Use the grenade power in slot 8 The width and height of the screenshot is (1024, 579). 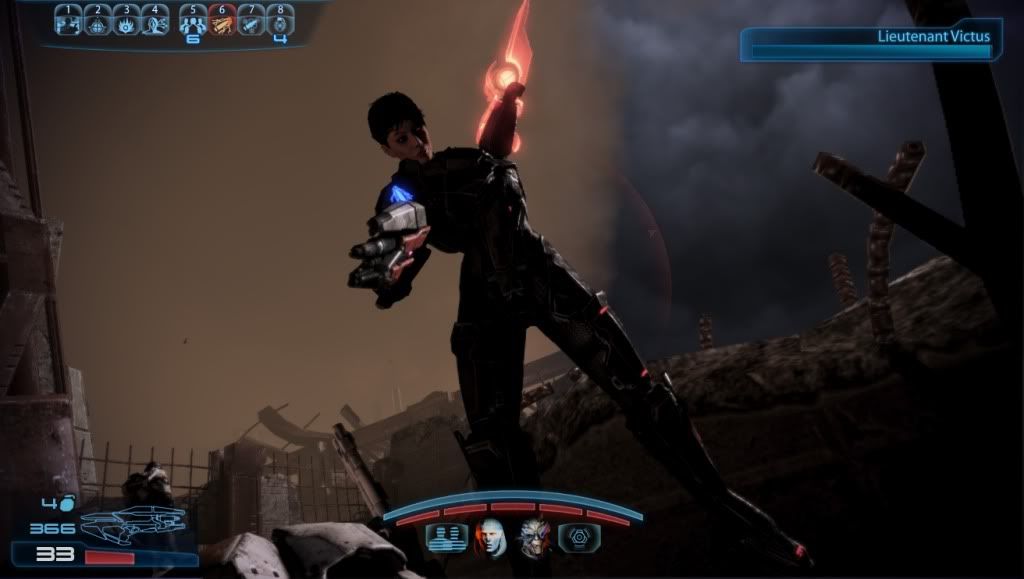pyautogui.click(x=280, y=20)
